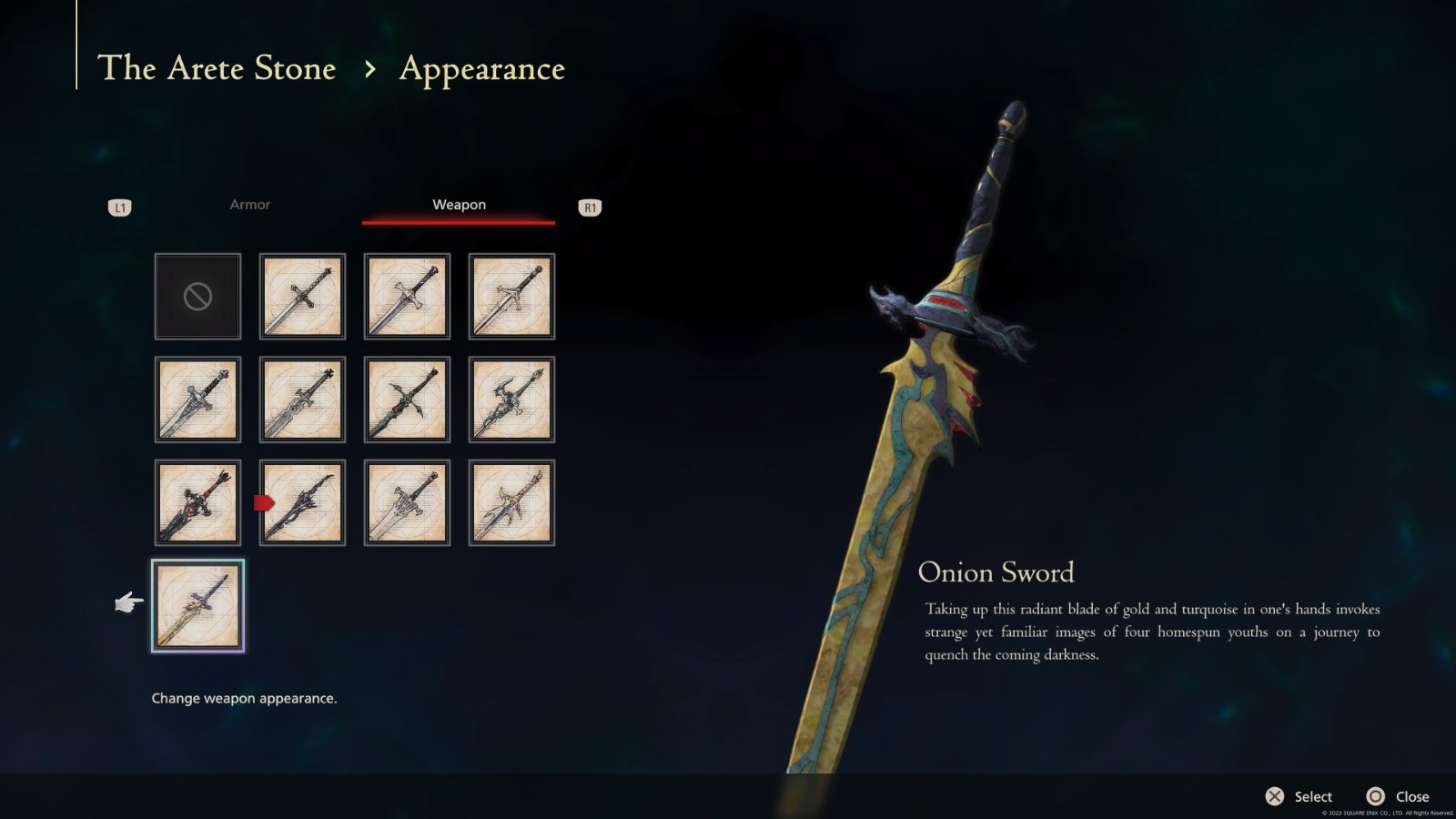
Task: Select the red-hilted sword in third row
Action: (197, 500)
